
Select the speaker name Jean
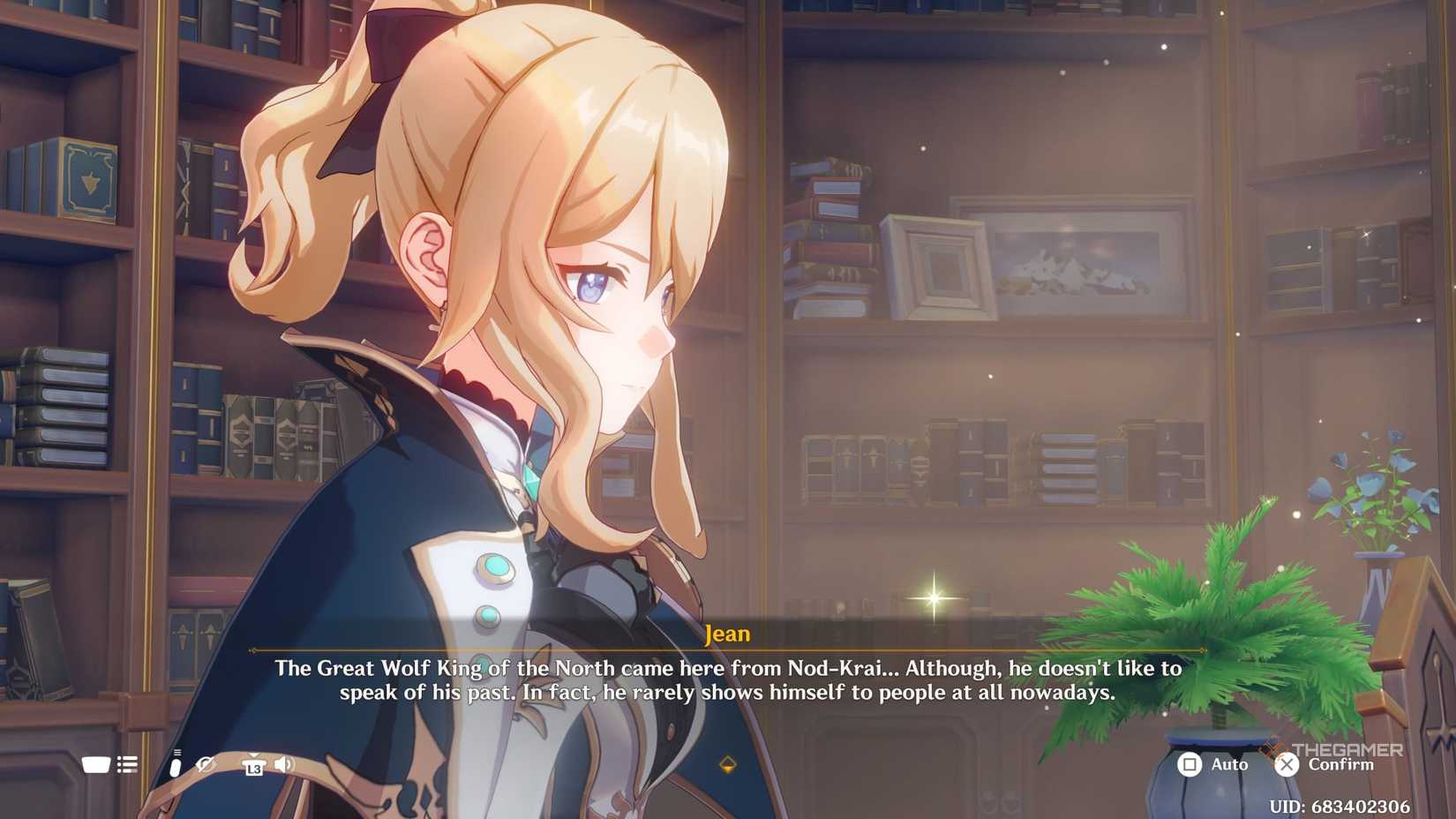(728, 632)
